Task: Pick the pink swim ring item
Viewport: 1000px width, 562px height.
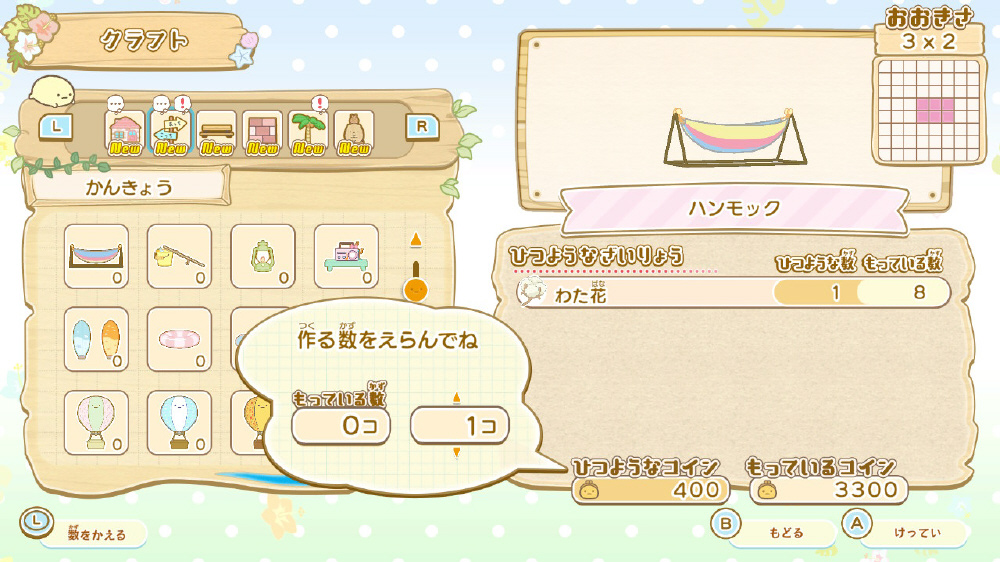Action: (x=179, y=339)
